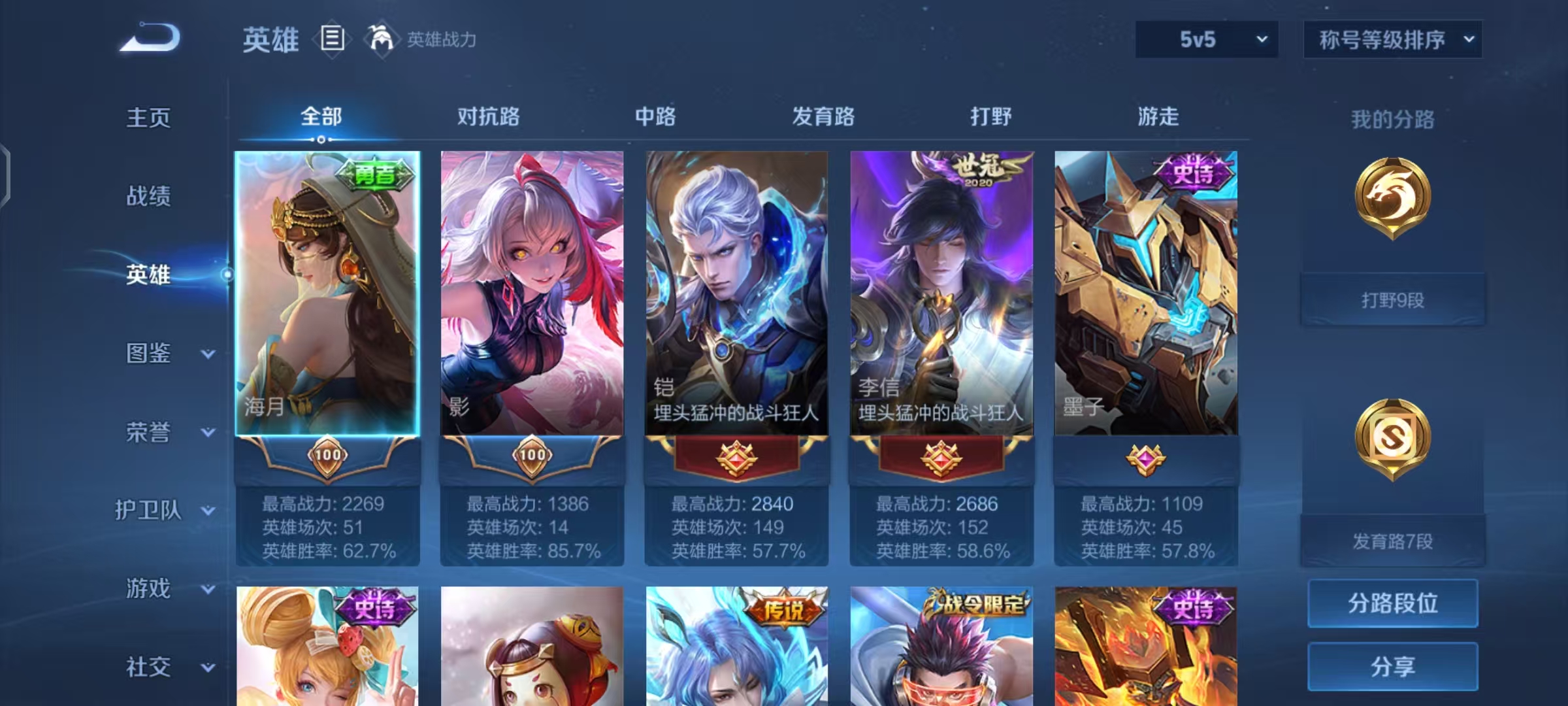This screenshot has height=706, width=1568.
Task: Click the 分路段位 button
Action: [1392, 603]
